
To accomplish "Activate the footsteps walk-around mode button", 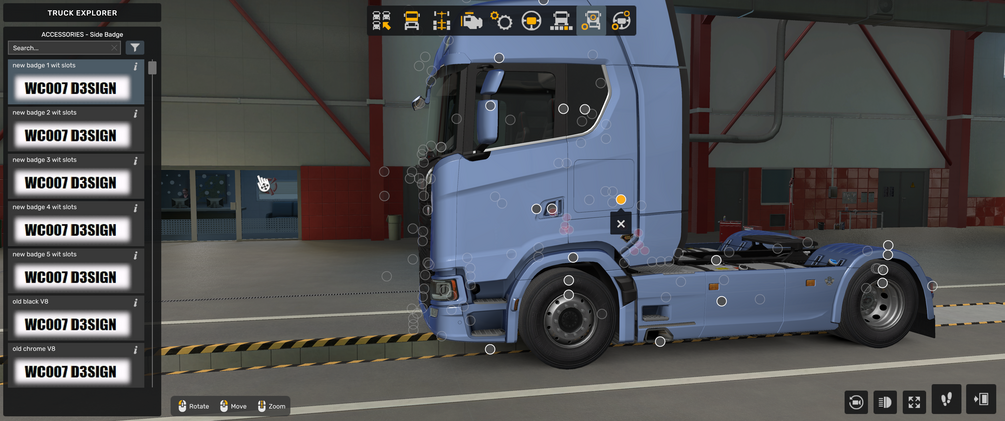I will pyautogui.click(x=946, y=399).
